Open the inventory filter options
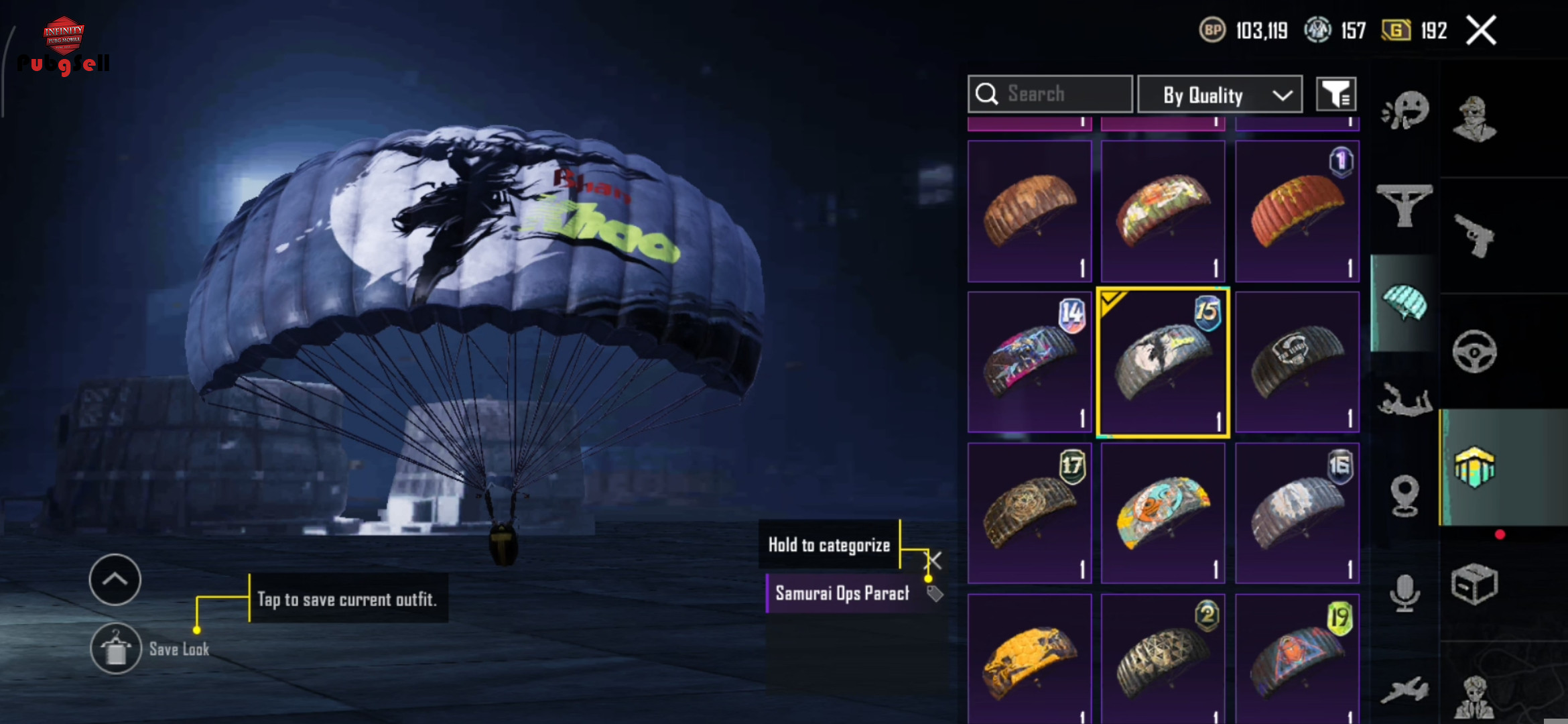 1336,94
